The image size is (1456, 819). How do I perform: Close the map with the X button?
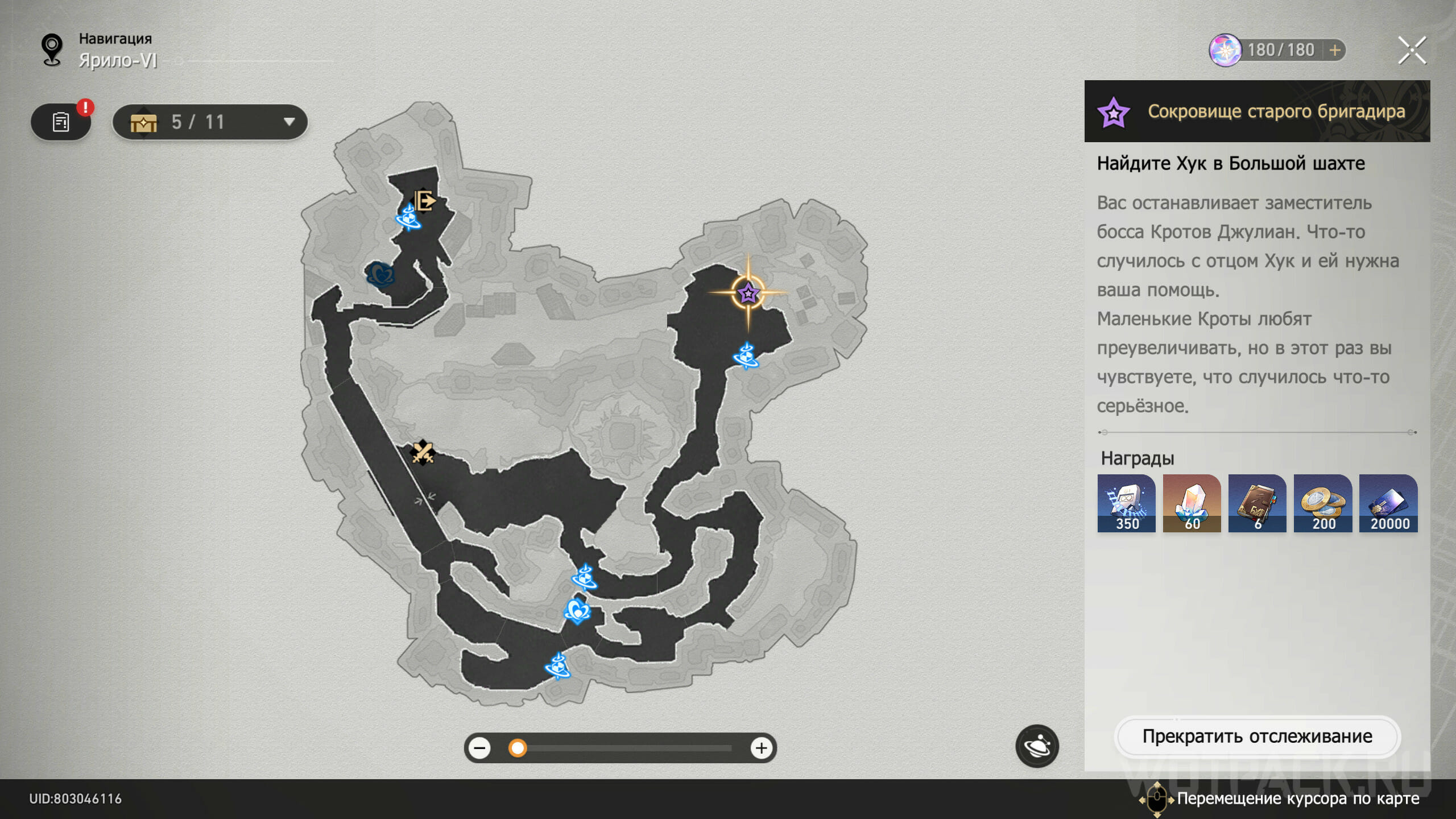pyautogui.click(x=1412, y=51)
